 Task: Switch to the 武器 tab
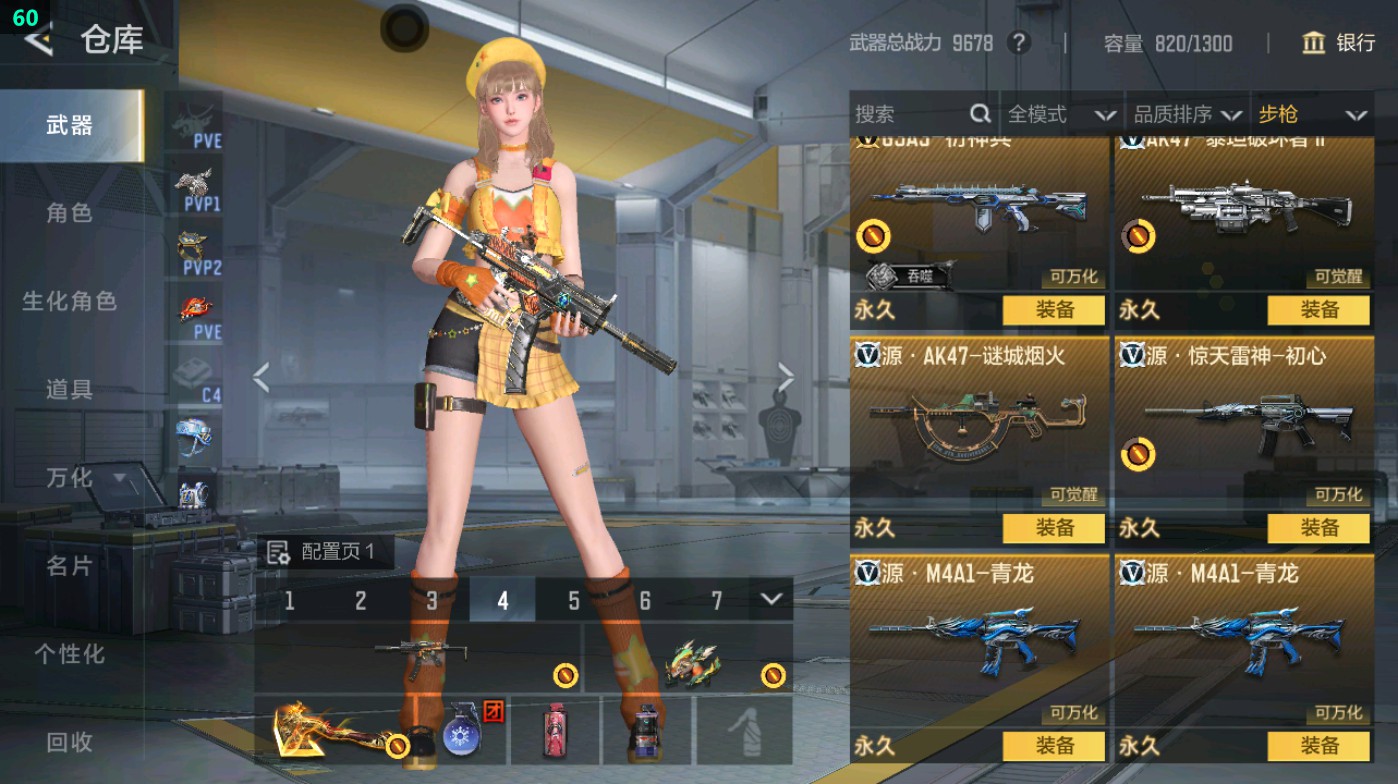coord(70,125)
